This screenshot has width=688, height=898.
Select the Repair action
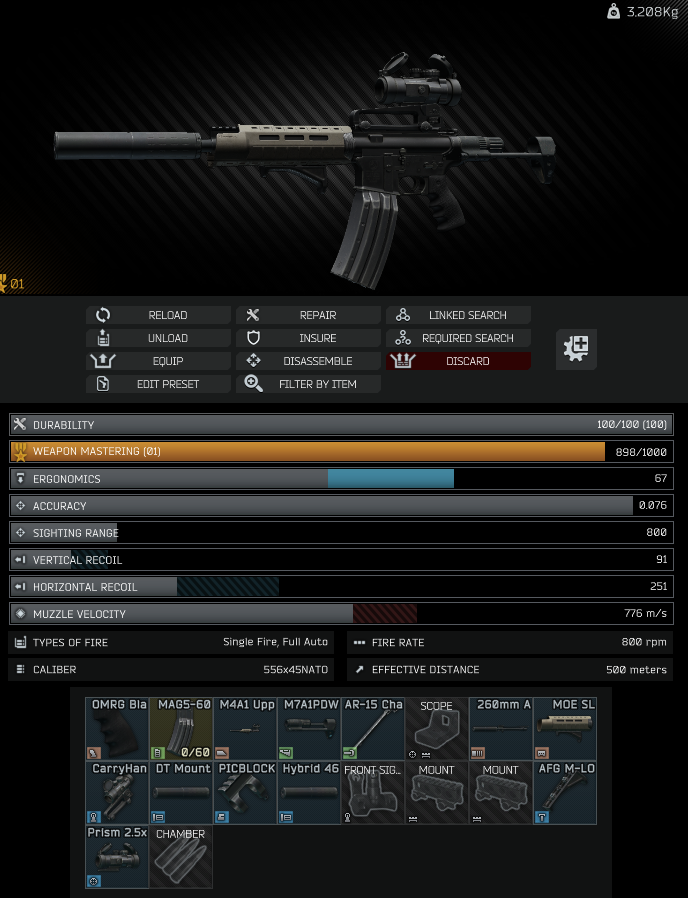(x=308, y=315)
